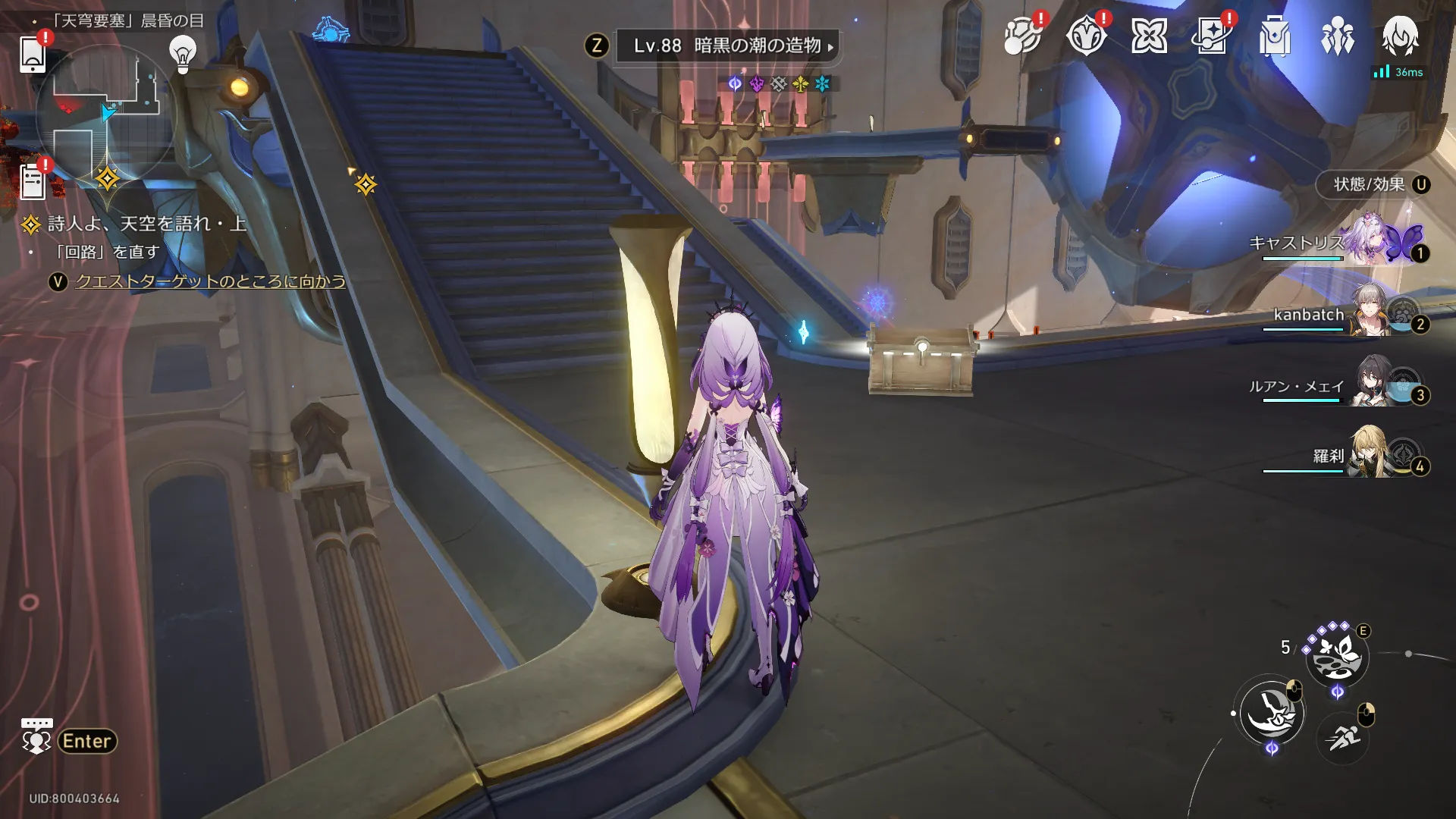Toggle the sprint running figure icon
Image resolution: width=1456 pixels, height=819 pixels.
(x=1343, y=736)
